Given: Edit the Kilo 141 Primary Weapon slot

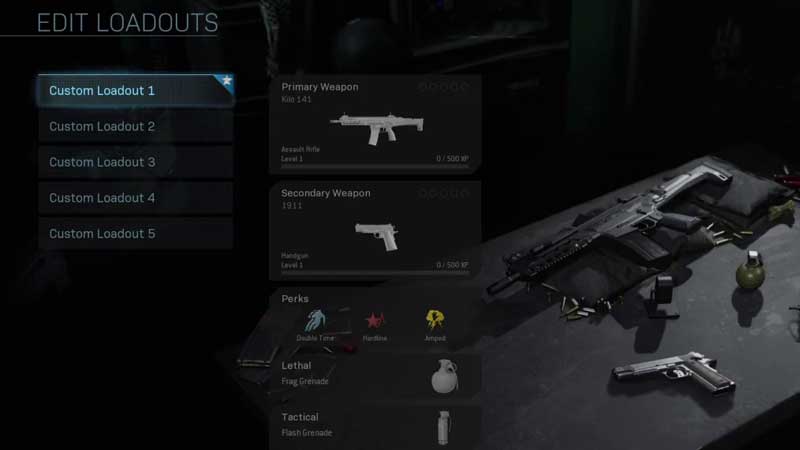Looking at the screenshot, I should pyautogui.click(x=375, y=122).
